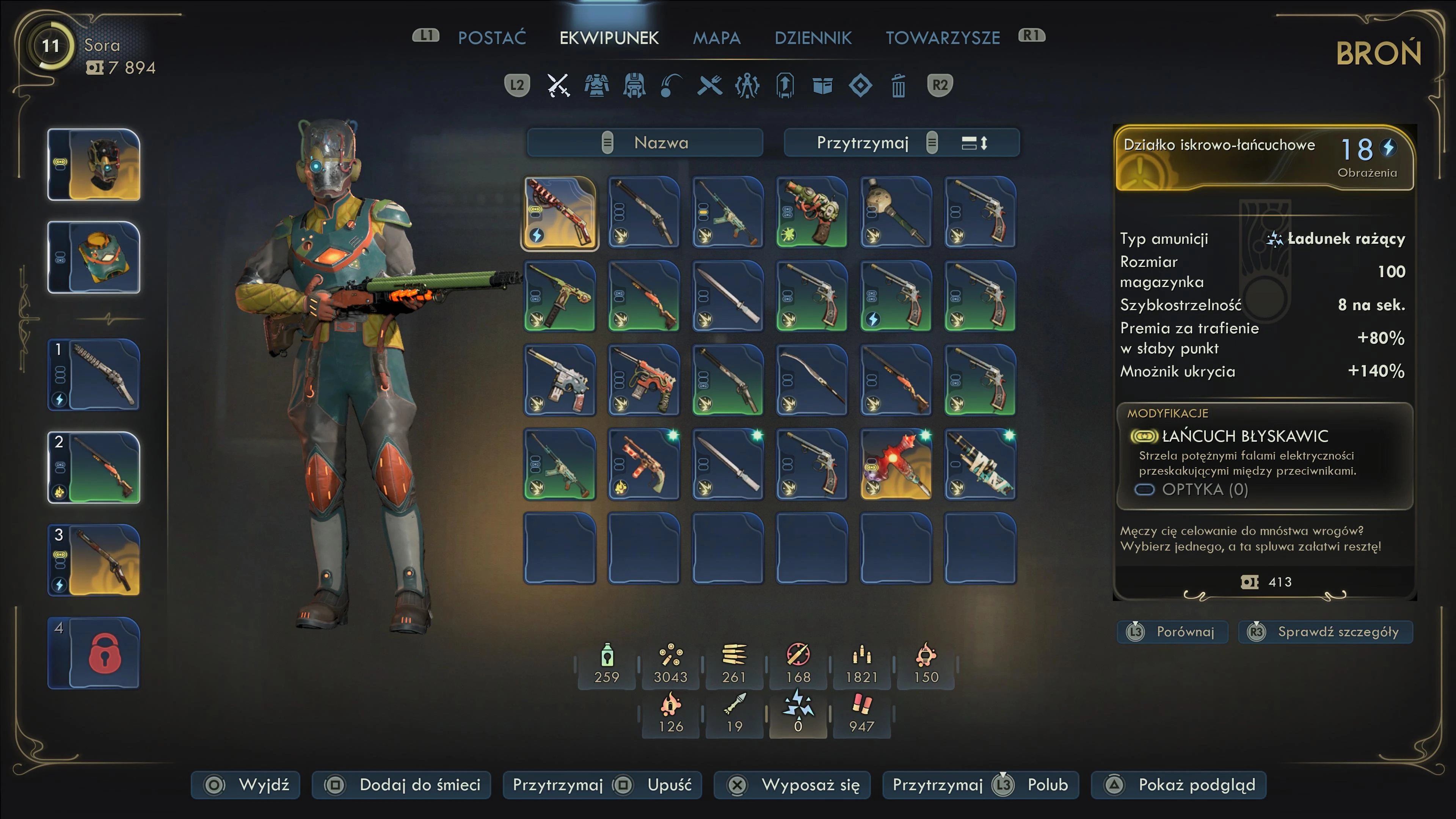The image size is (1456, 819).
Task: Open the knife-and-fork consumables category
Action: coord(709,86)
